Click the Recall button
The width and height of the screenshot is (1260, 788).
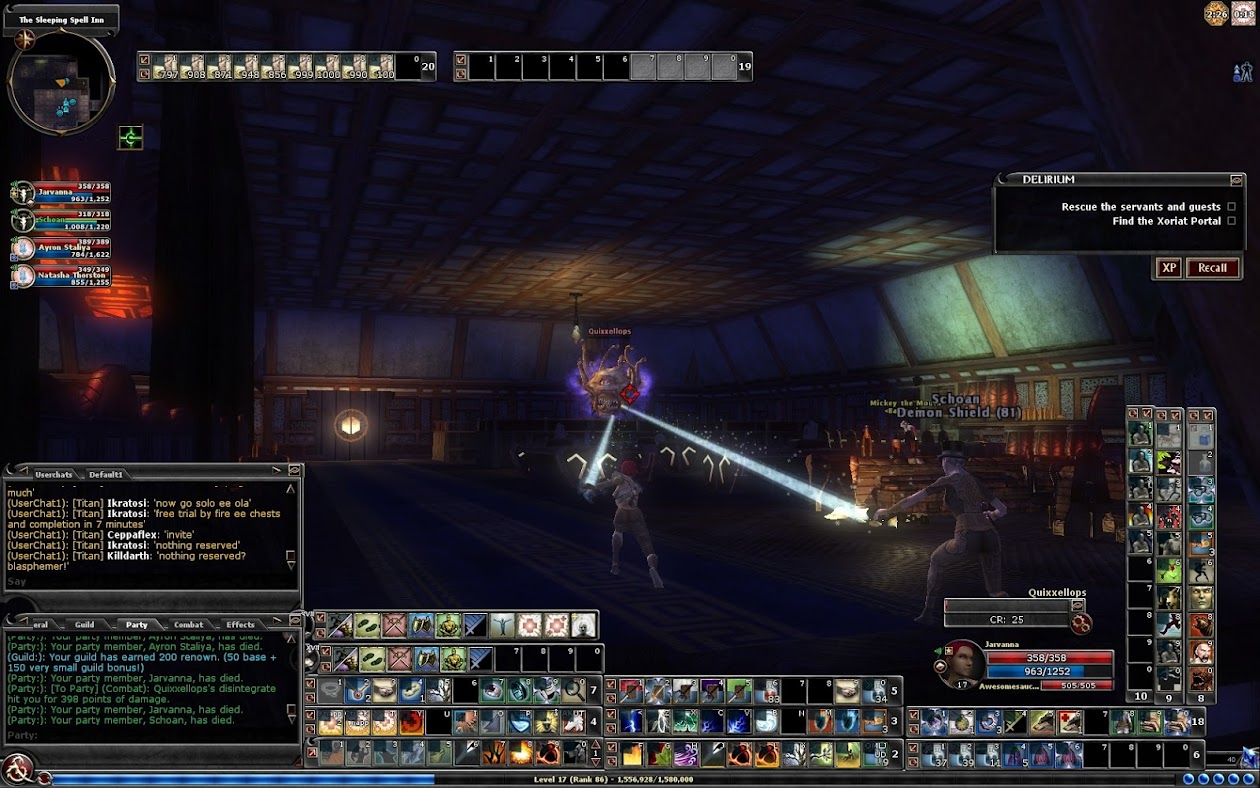(x=1212, y=268)
